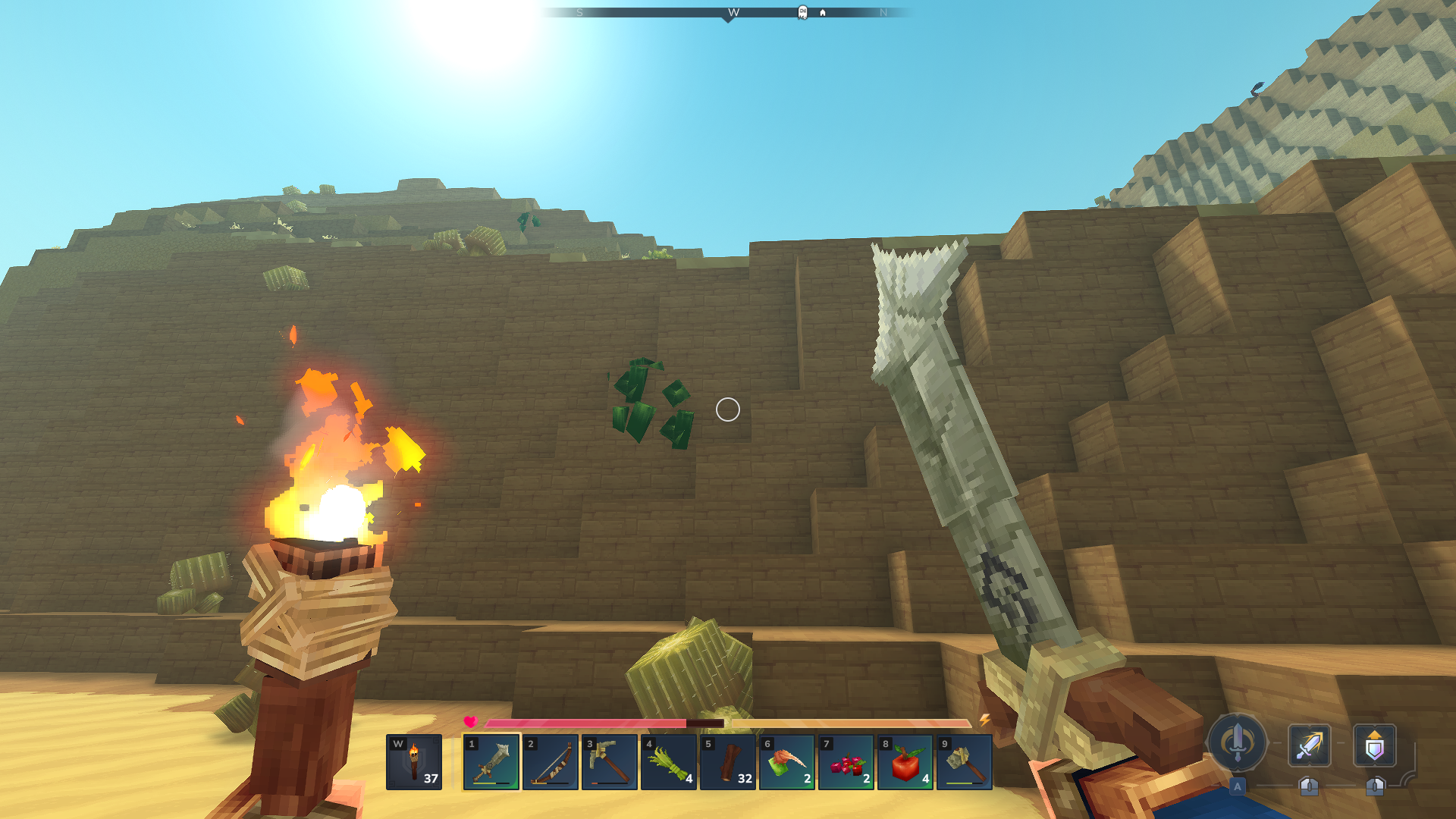Trigger the shield guard ability icon
1456x819 pixels.
[1375, 745]
